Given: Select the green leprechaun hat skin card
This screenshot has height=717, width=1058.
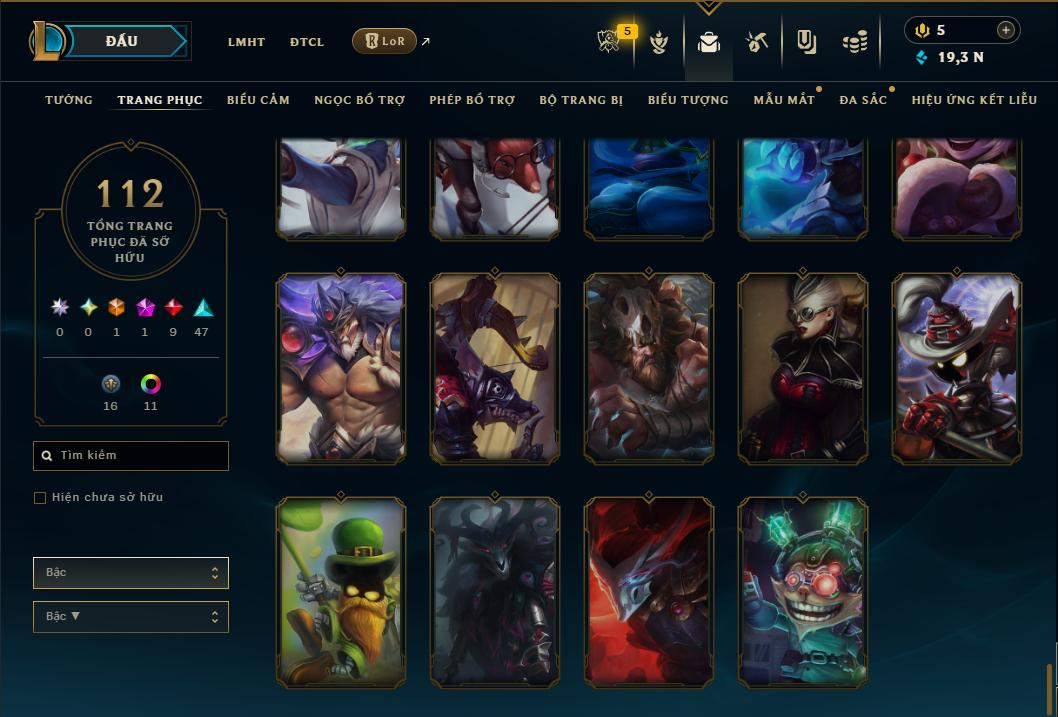Looking at the screenshot, I should tap(341, 592).
